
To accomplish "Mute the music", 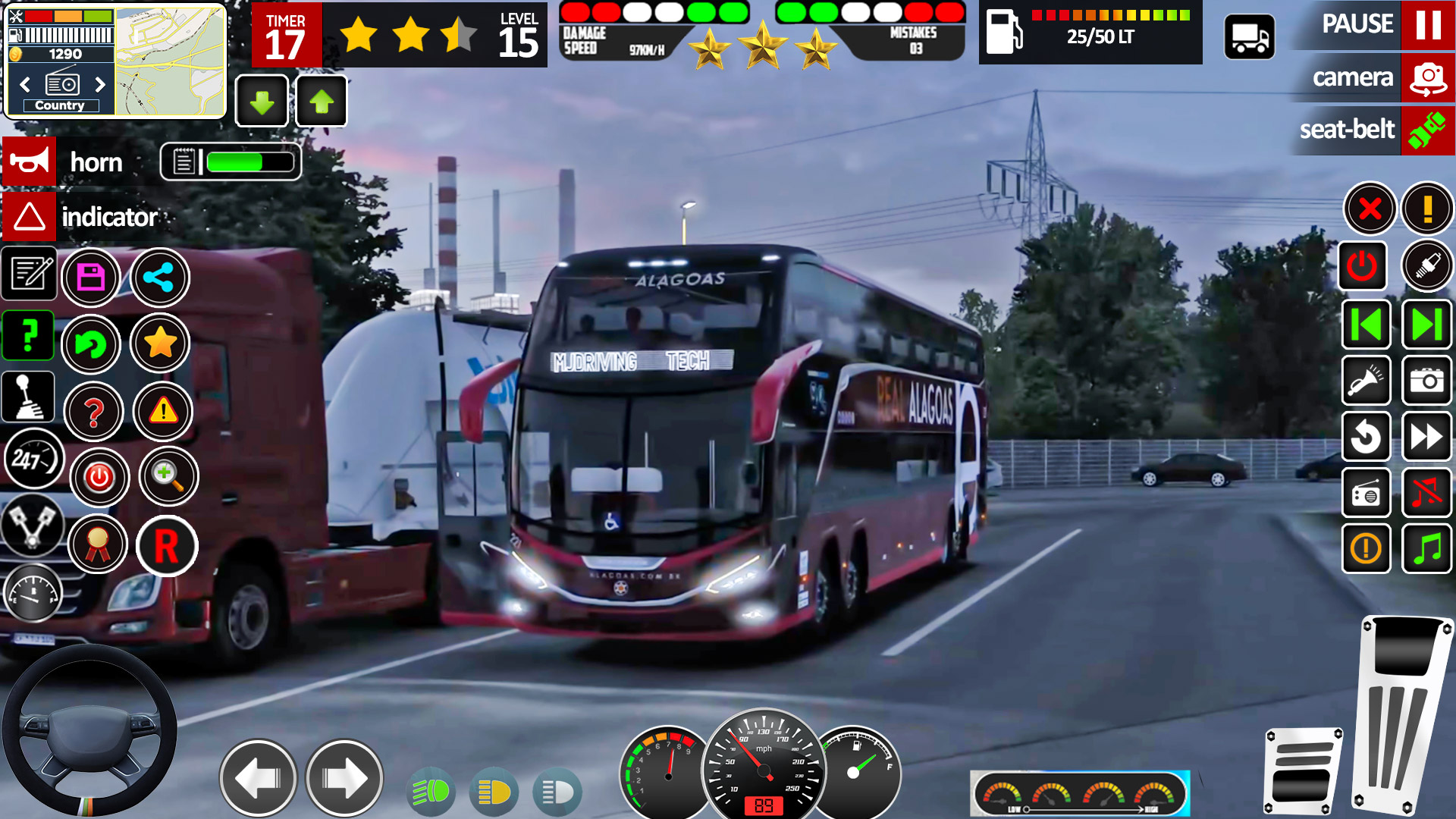I will [x=1426, y=494].
